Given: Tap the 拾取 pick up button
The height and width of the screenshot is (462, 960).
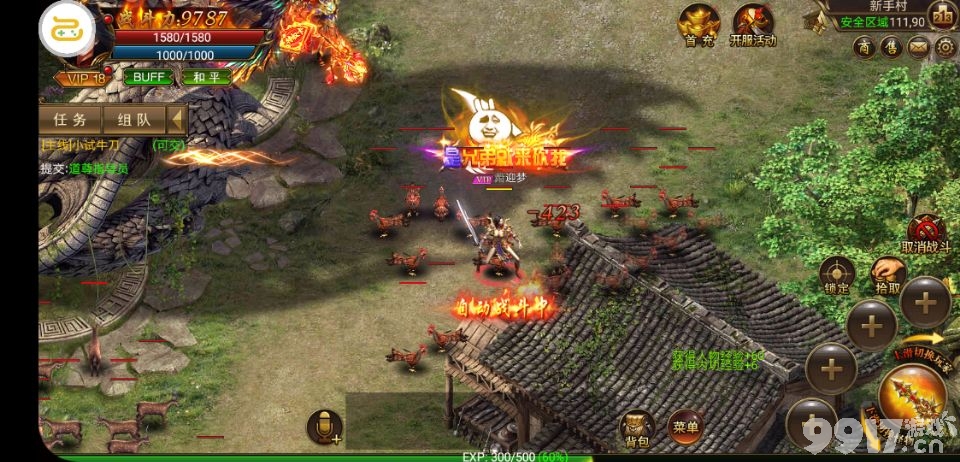Looking at the screenshot, I should 888,275.
